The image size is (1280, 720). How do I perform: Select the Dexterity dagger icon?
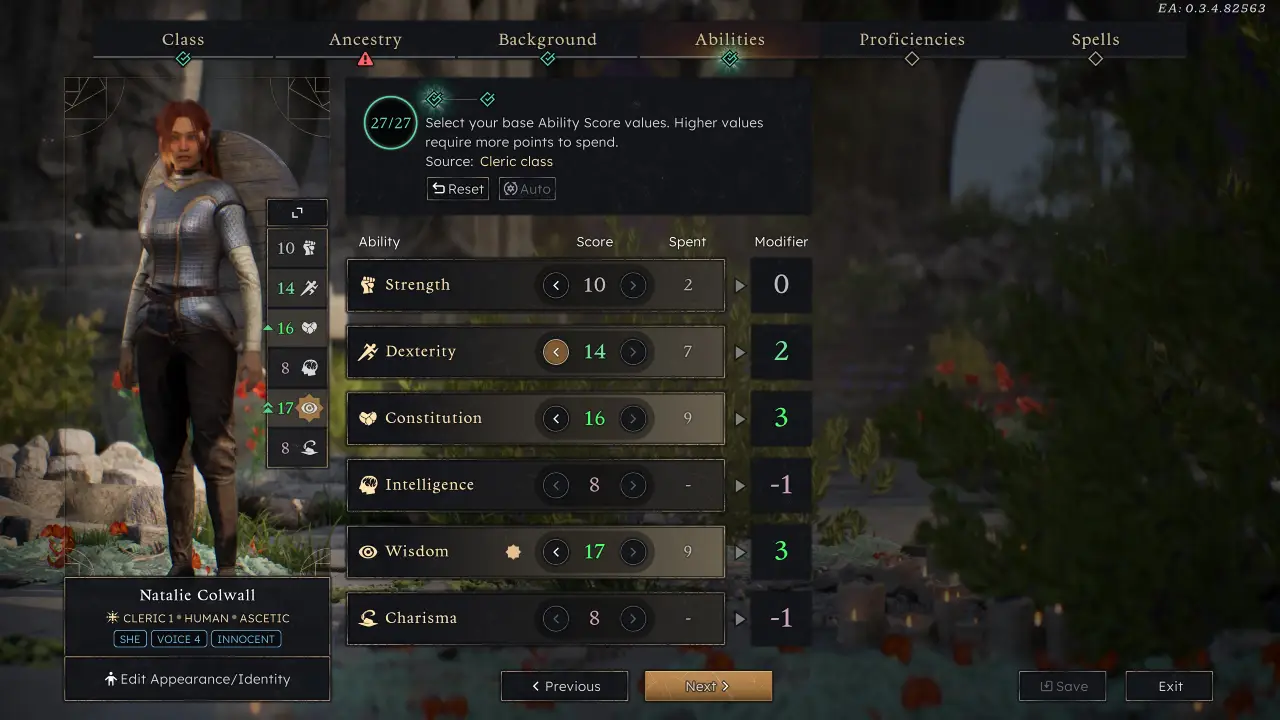coord(369,351)
